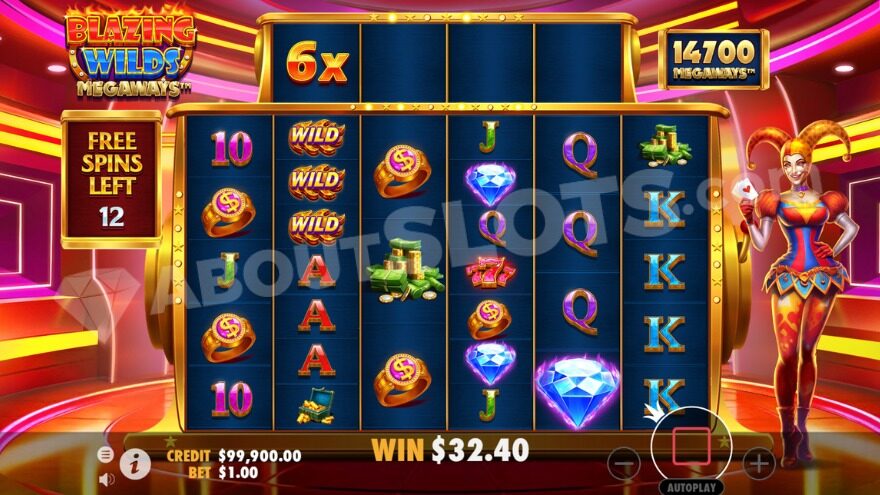Open the Autoplay options
Viewport: 880px width, 495px height.
pos(691,487)
